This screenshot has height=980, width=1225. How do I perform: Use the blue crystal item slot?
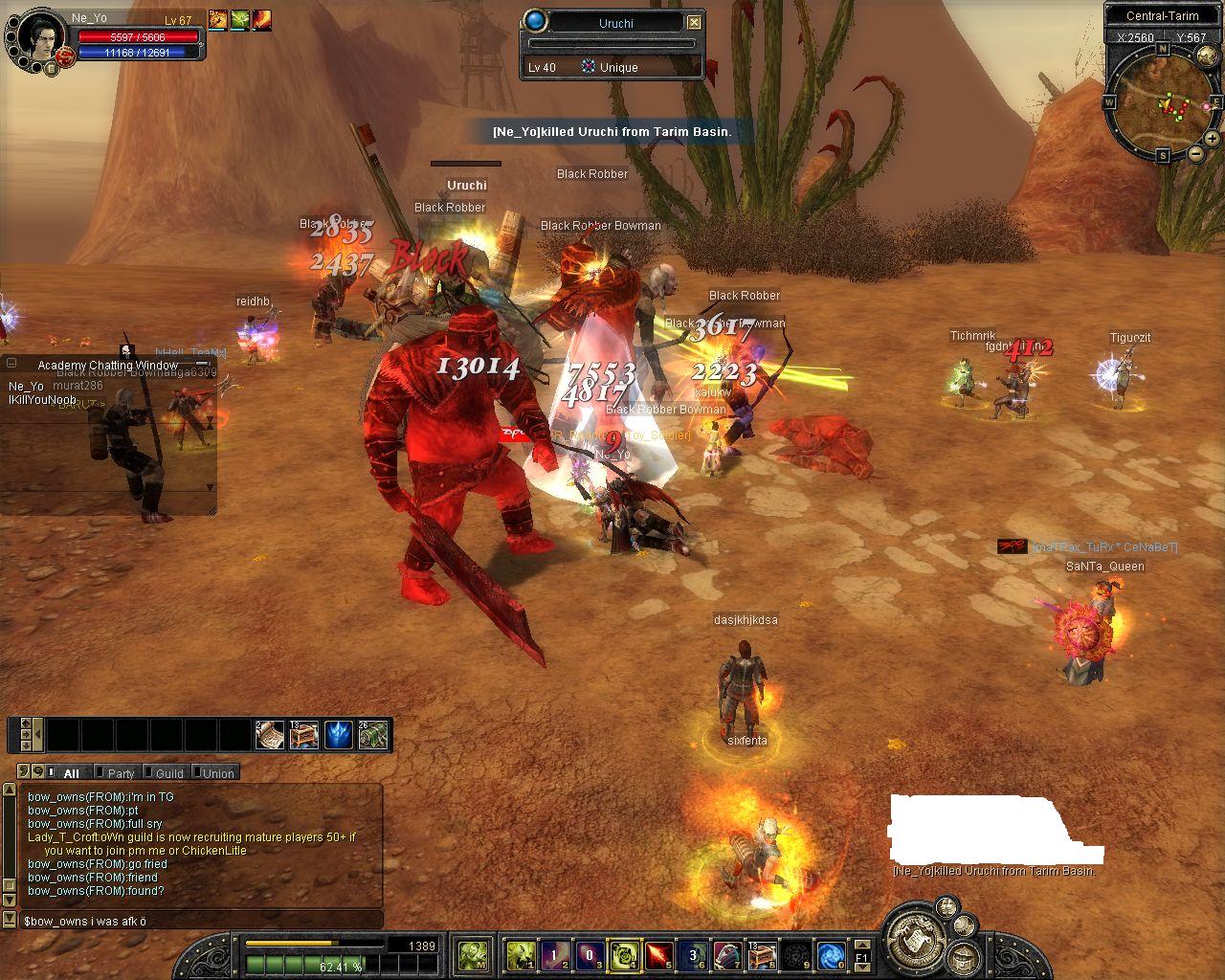[339, 735]
